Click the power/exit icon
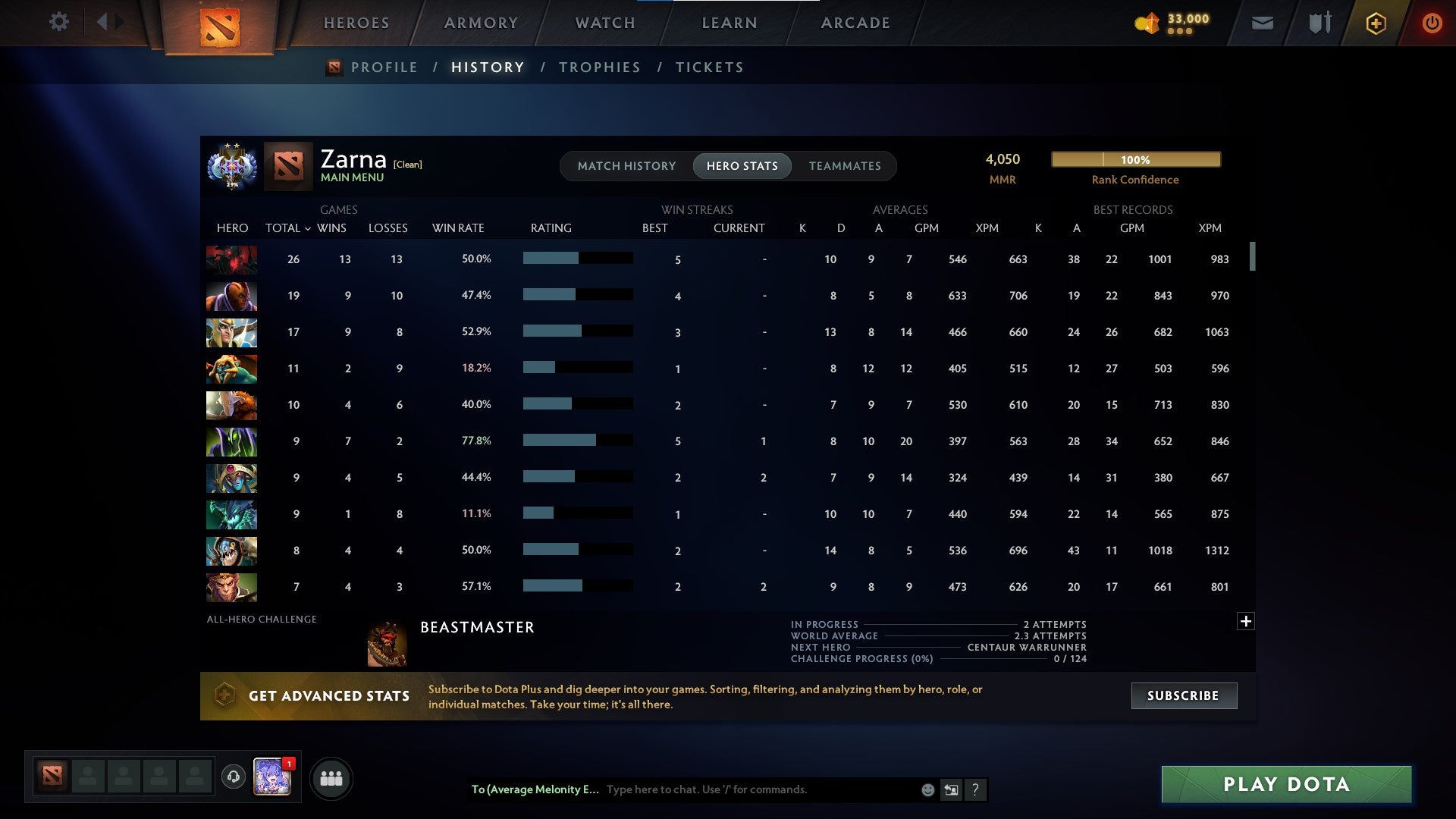The width and height of the screenshot is (1456, 819). [1432, 23]
